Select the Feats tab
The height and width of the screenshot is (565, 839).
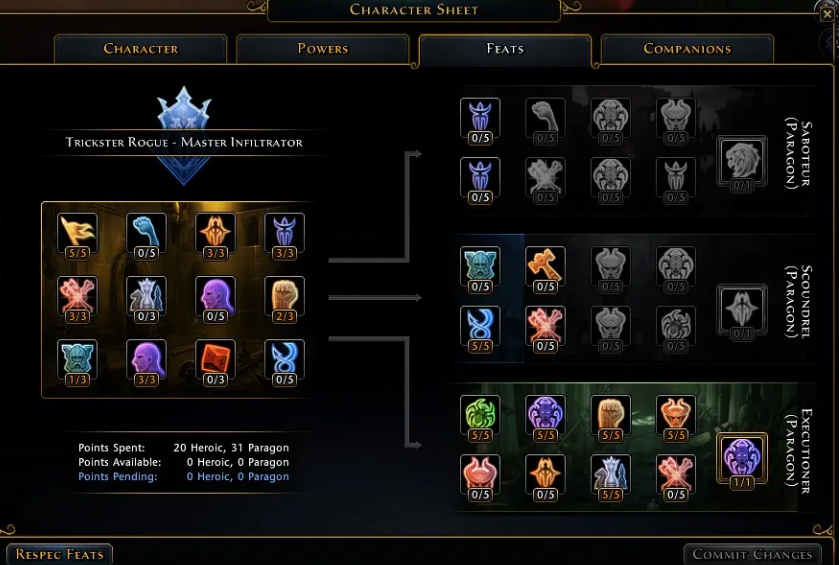click(x=505, y=49)
